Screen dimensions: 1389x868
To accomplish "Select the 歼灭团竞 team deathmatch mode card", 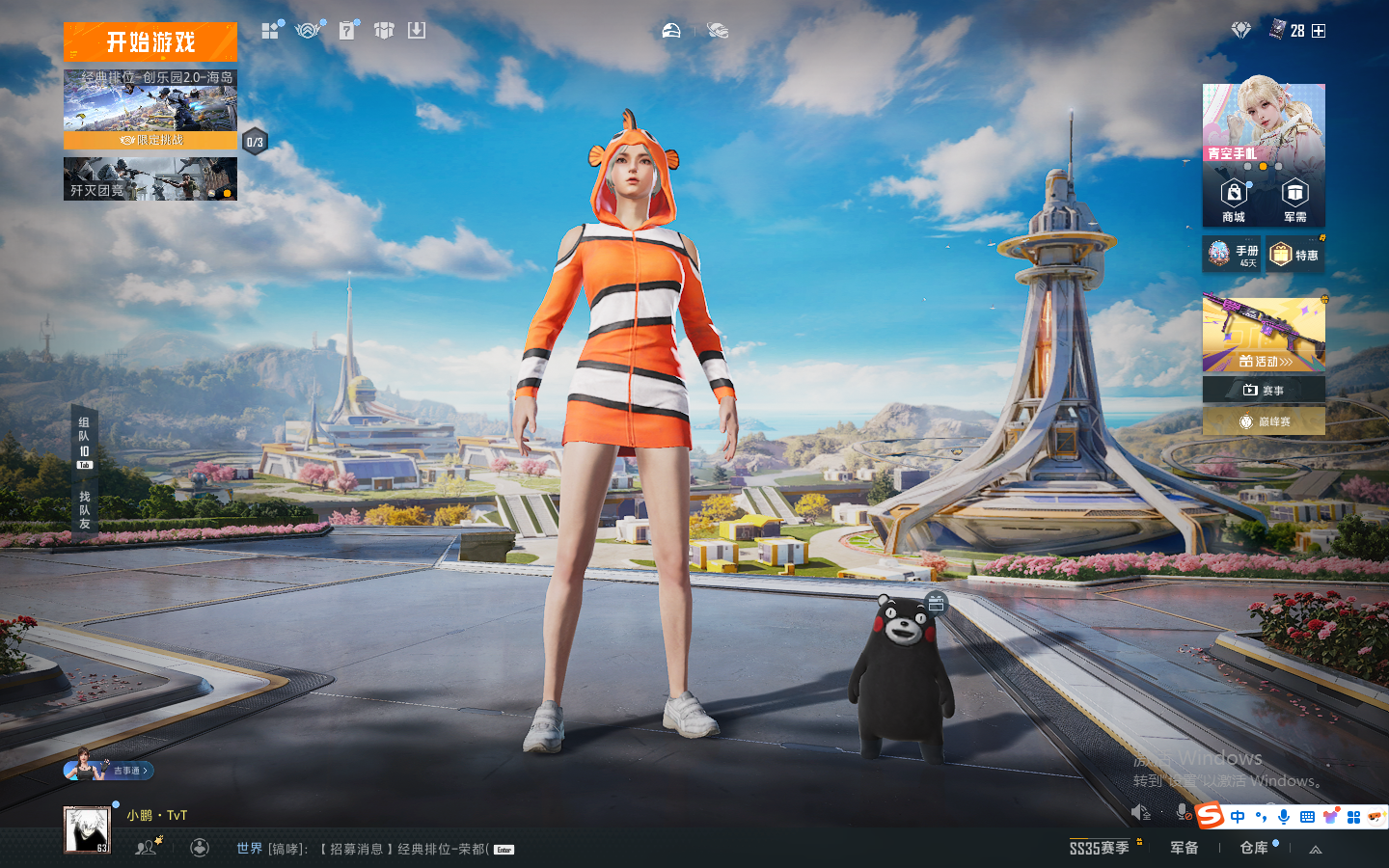I will pos(150,179).
